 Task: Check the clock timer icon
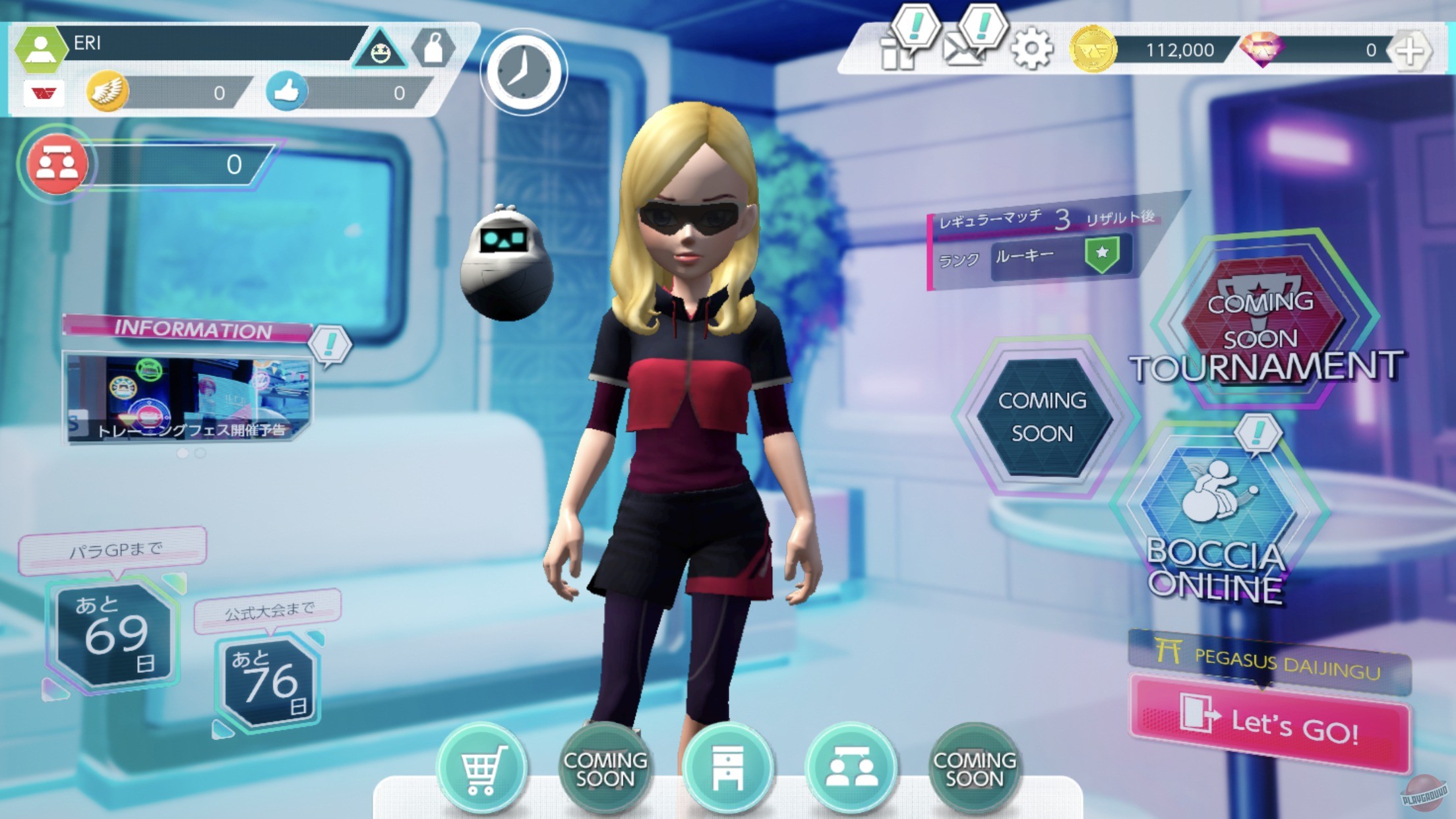(x=523, y=73)
